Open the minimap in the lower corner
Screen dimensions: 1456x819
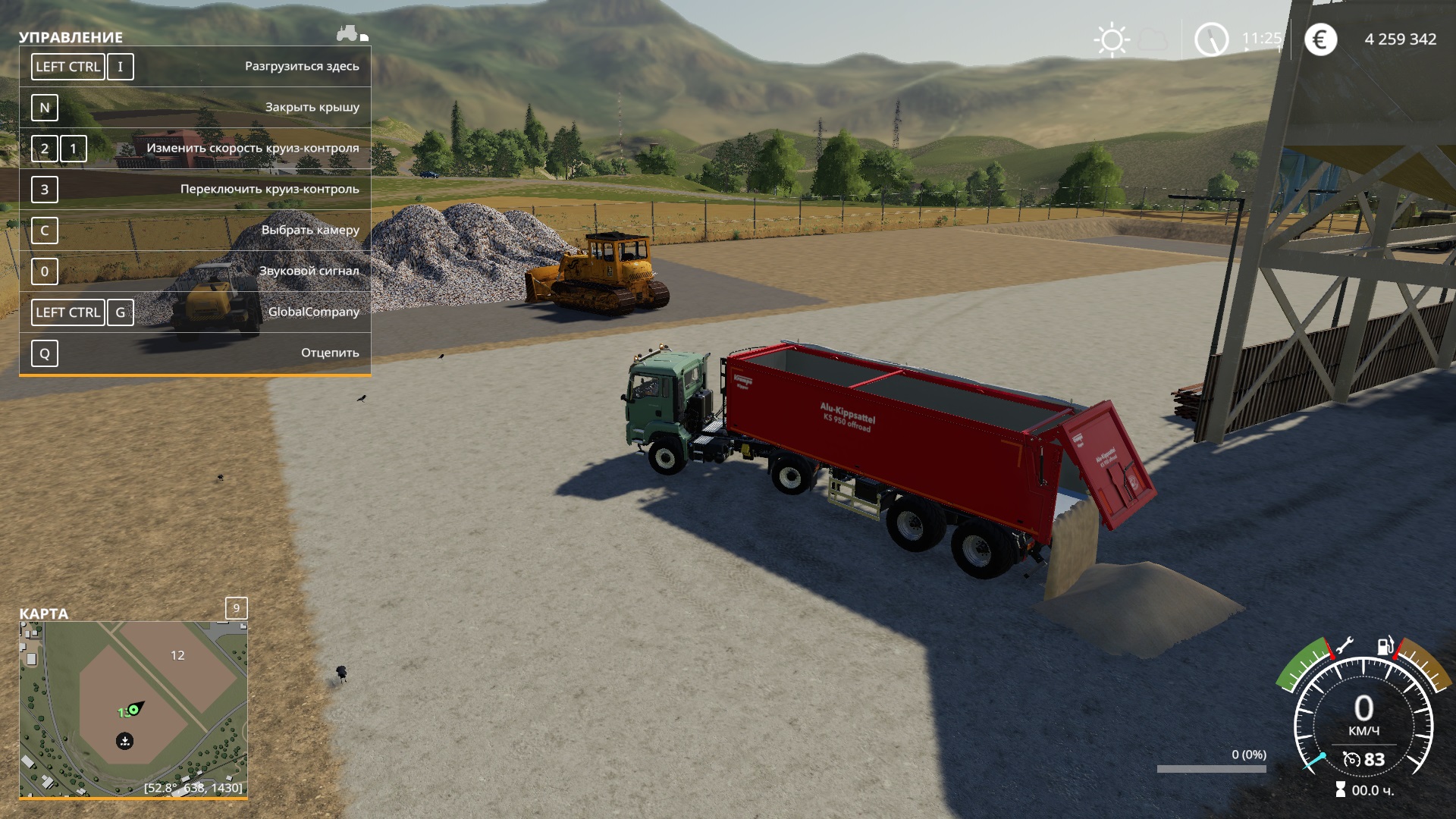133,709
